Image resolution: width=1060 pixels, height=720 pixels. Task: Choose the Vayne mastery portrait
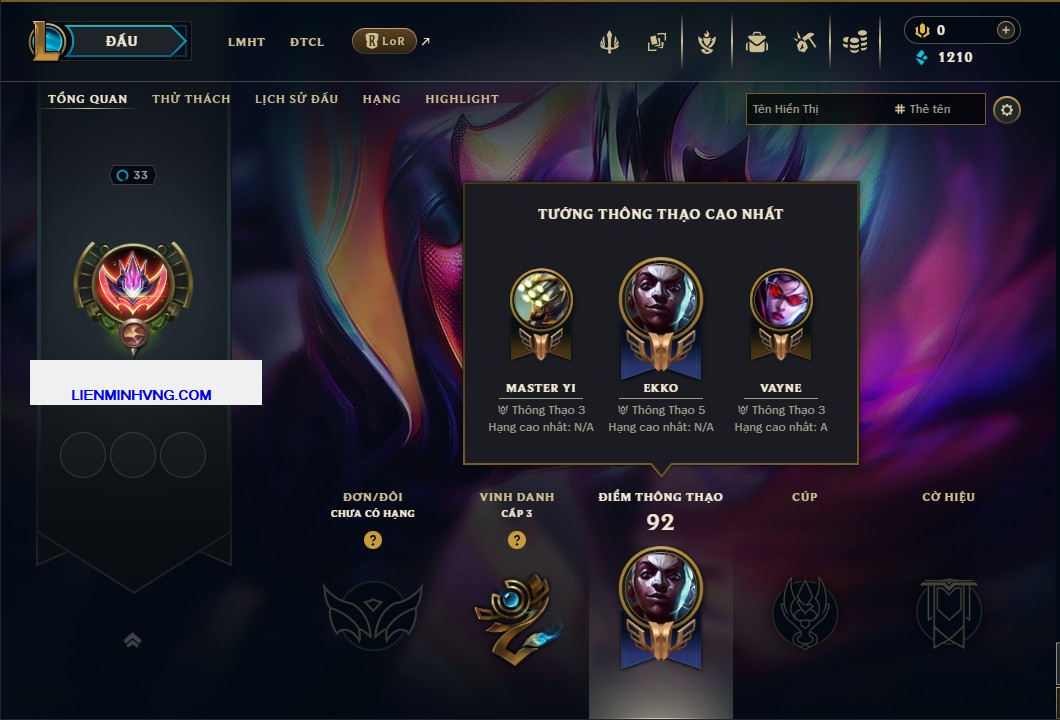780,300
